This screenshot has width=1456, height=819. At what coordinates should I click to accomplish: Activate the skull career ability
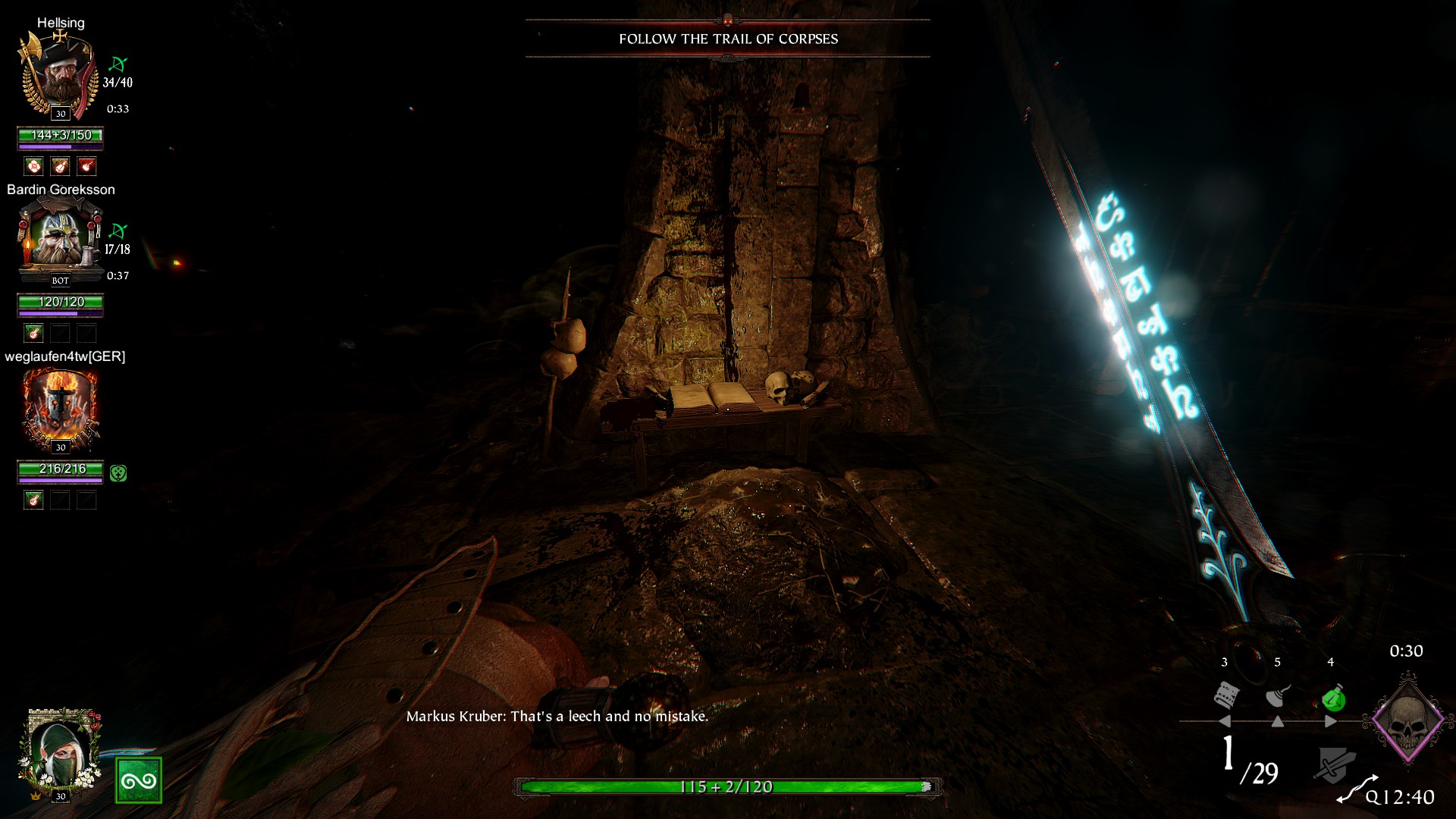pyautogui.click(x=1407, y=720)
